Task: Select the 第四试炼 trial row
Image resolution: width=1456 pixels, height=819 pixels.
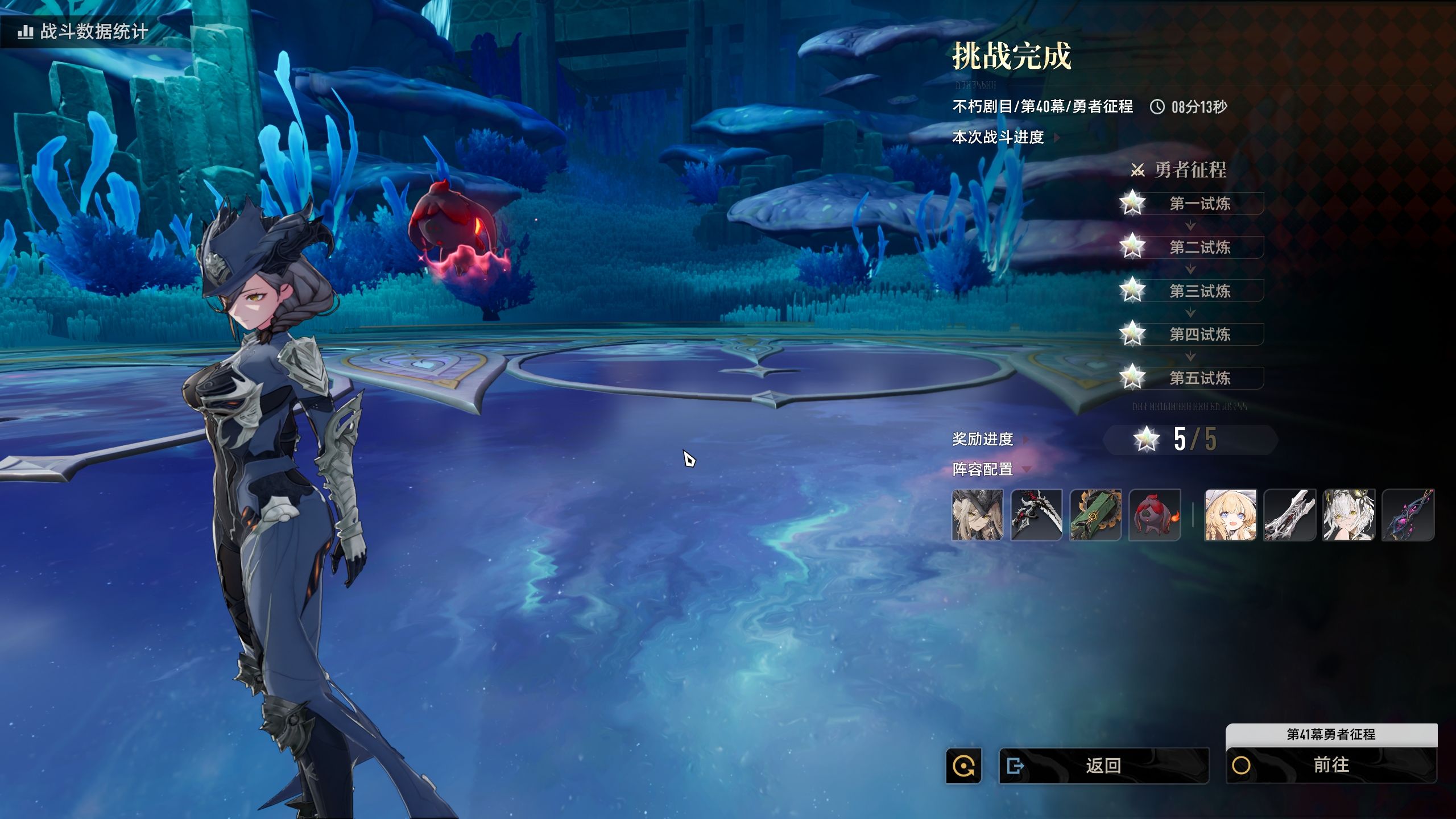Action: pyautogui.click(x=1199, y=334)
